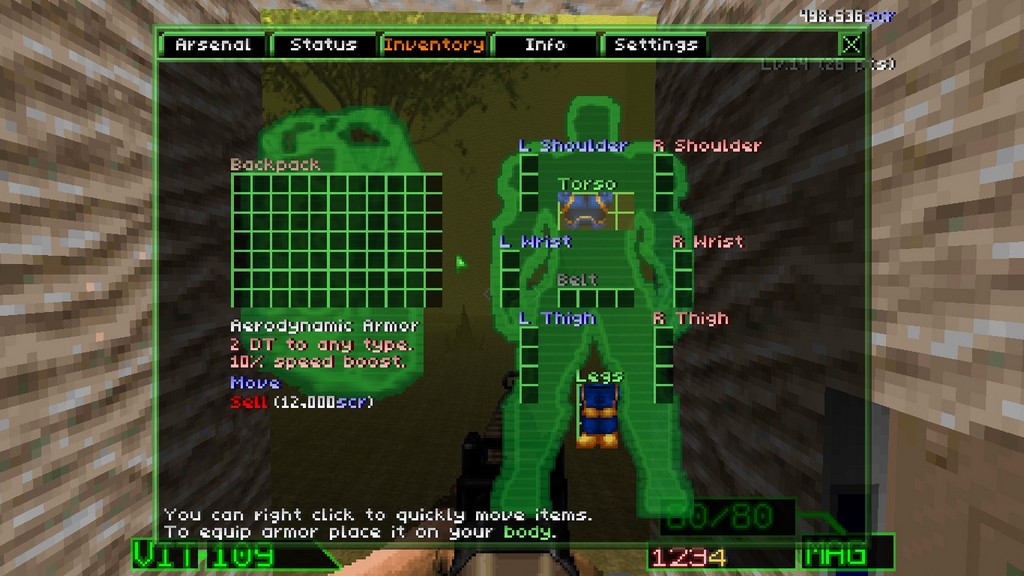
Task: Close the inventory window
Action: click(851, 44)
